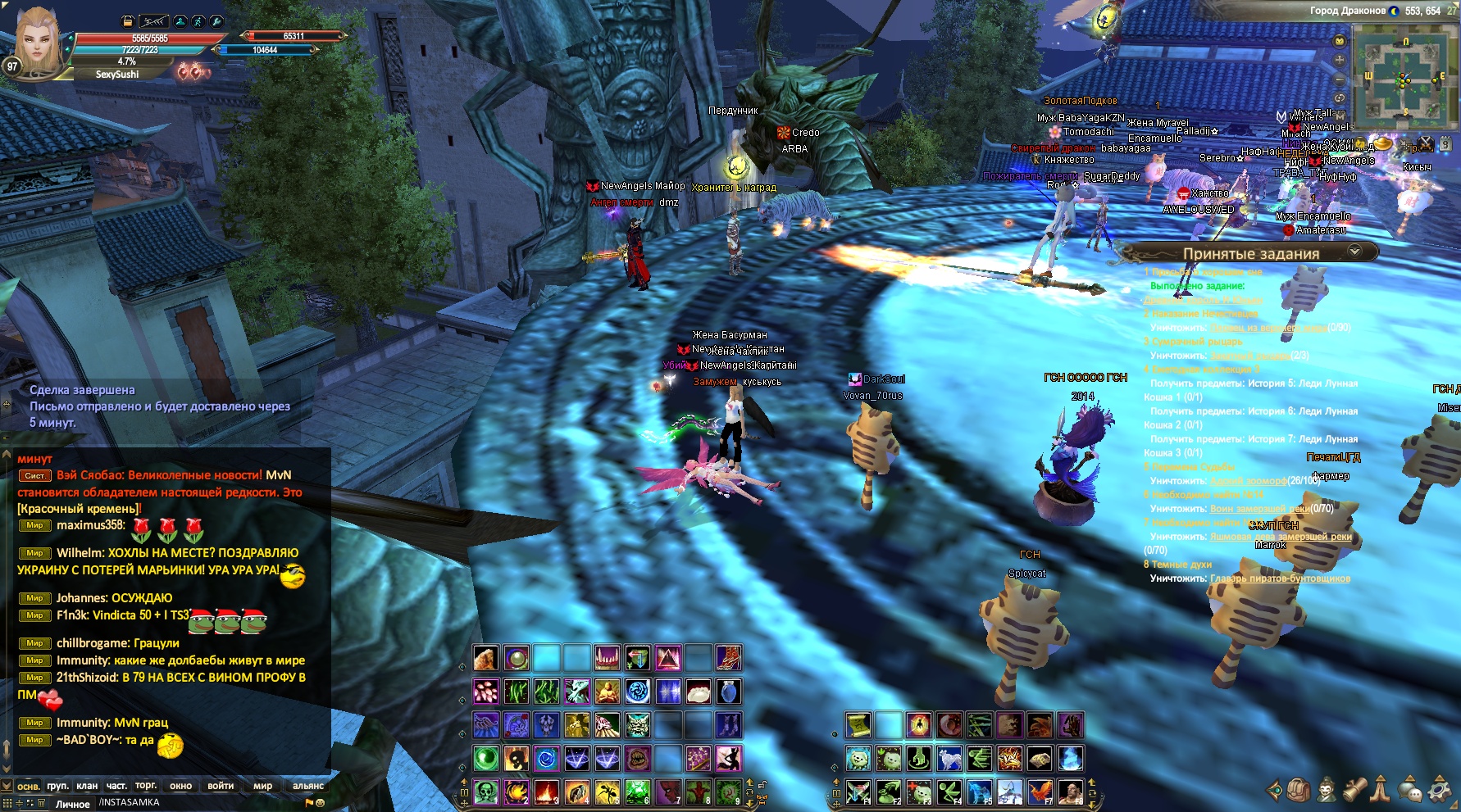
Task: Zoom out the minimap with minus button
Action: click(1340, 79)
